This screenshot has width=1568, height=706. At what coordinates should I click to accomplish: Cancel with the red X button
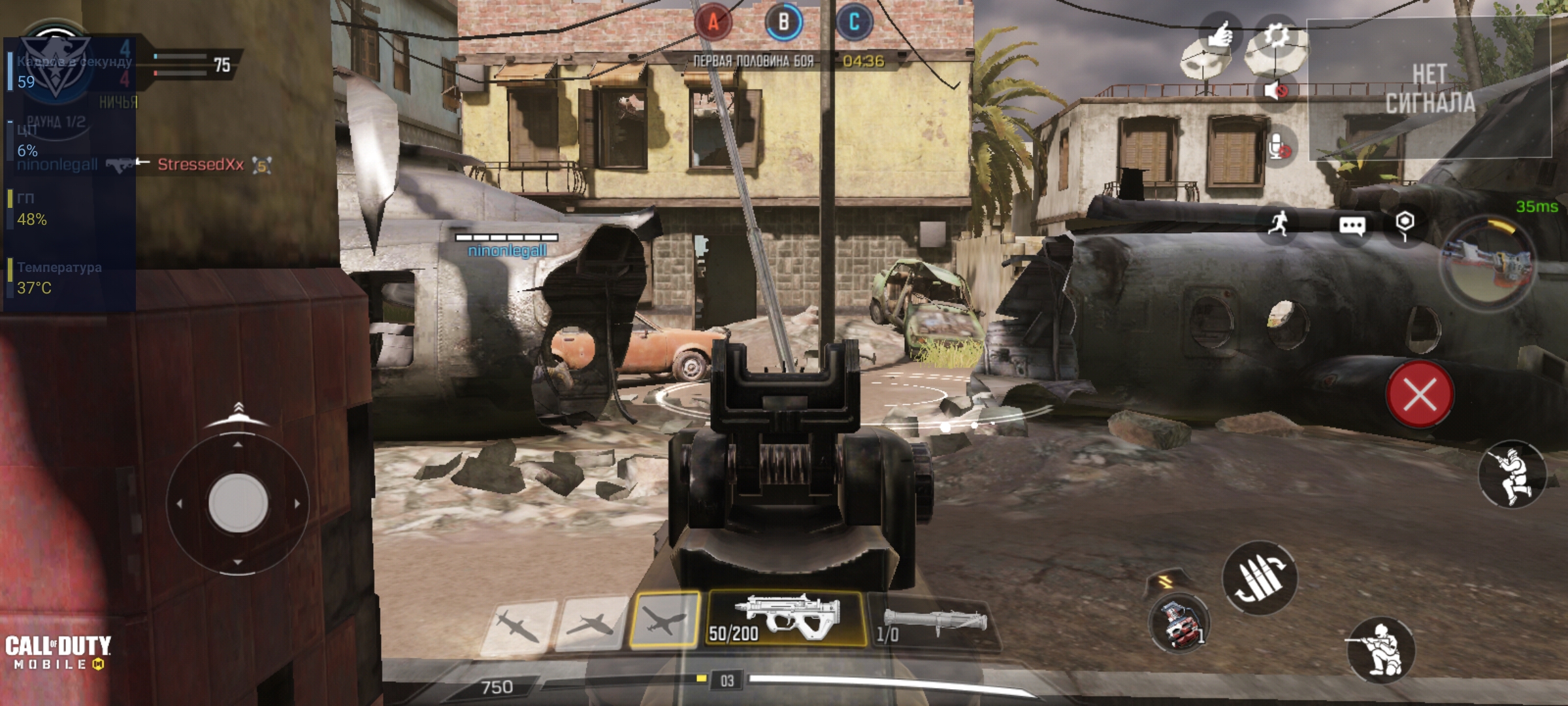coord(1420,394)
